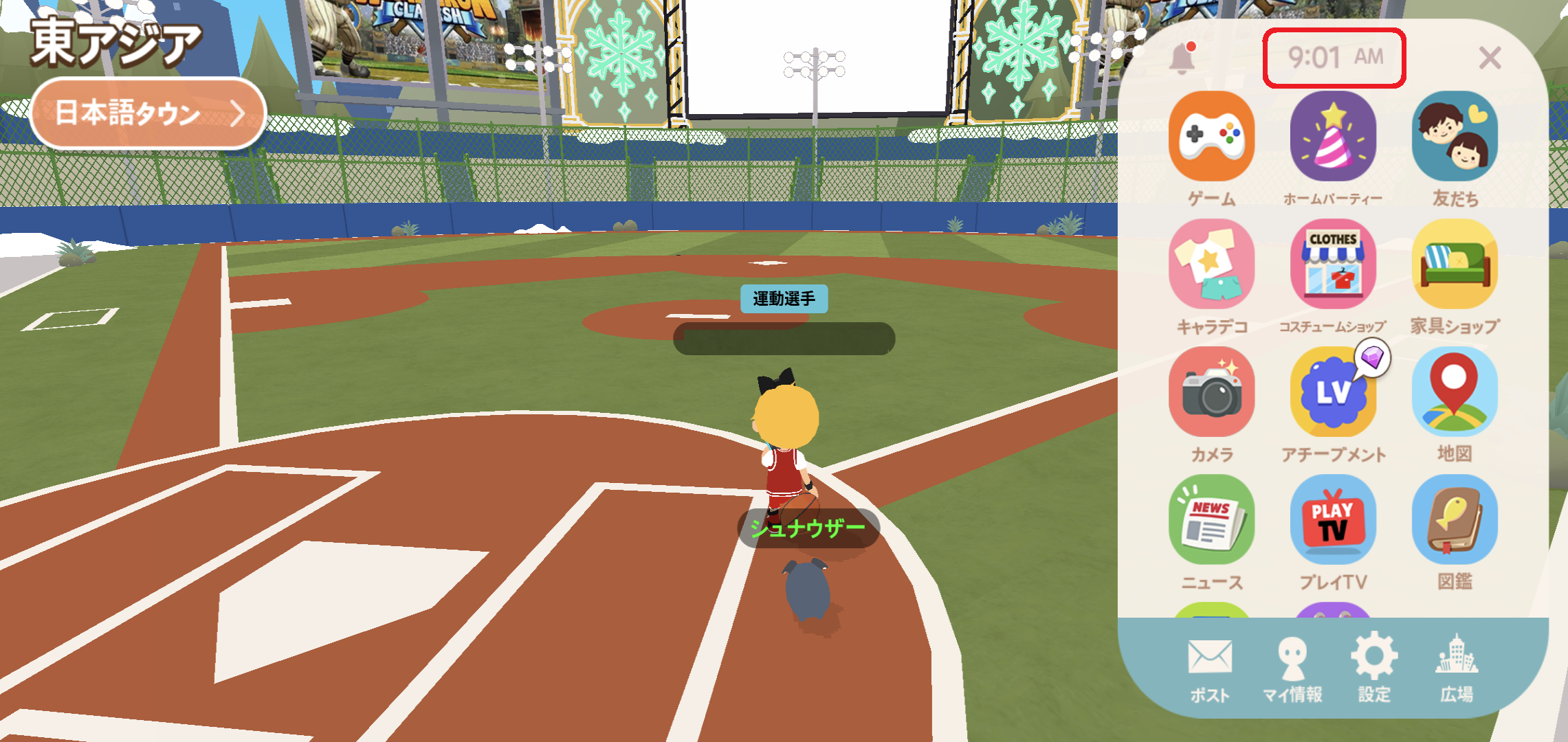Show the 地図 map app
Viewport: 1568px width, 742px height.
(1455, 392)
